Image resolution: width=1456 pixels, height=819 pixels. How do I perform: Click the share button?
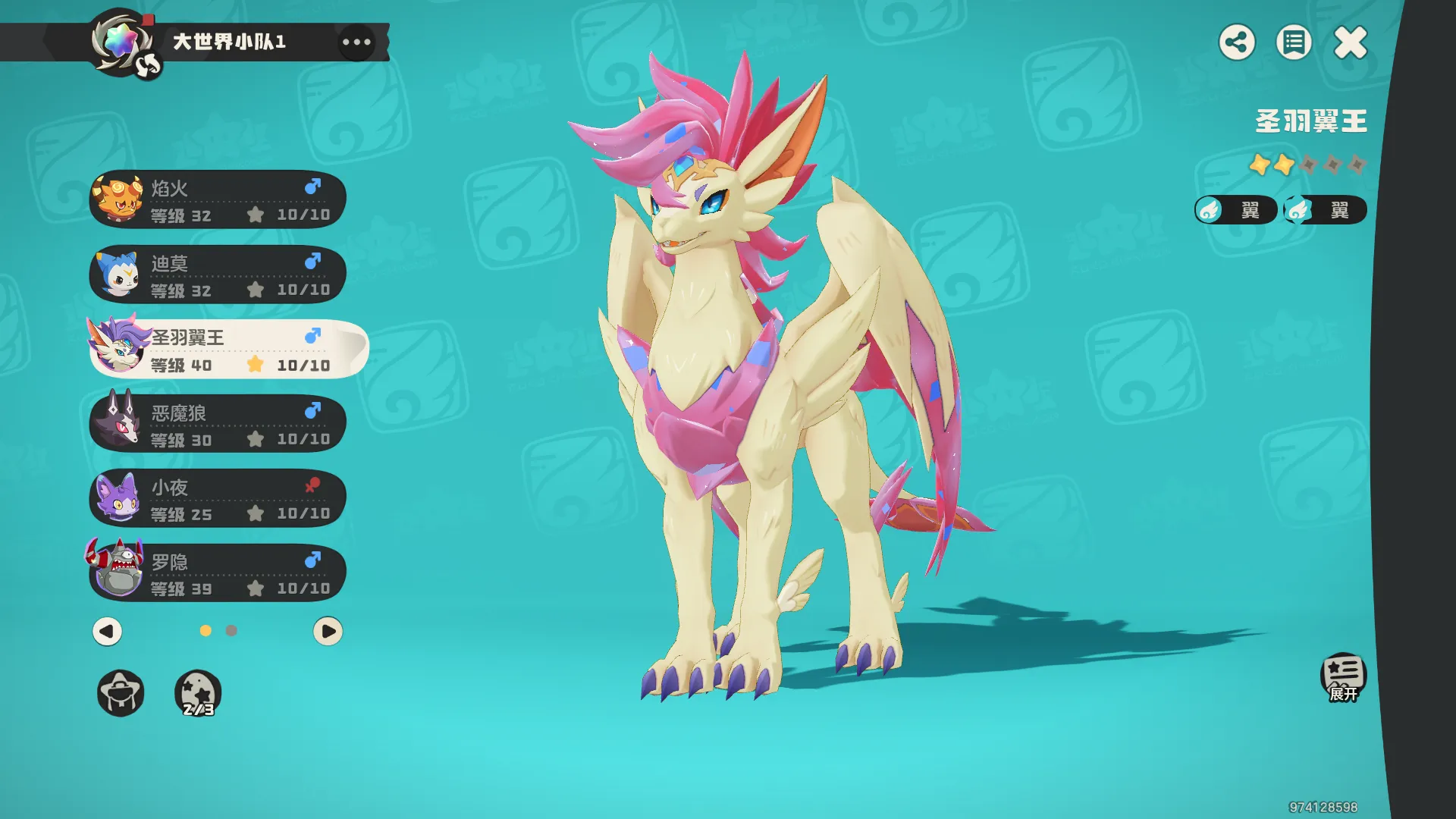pyautogui.click(x=1237, y=42)
